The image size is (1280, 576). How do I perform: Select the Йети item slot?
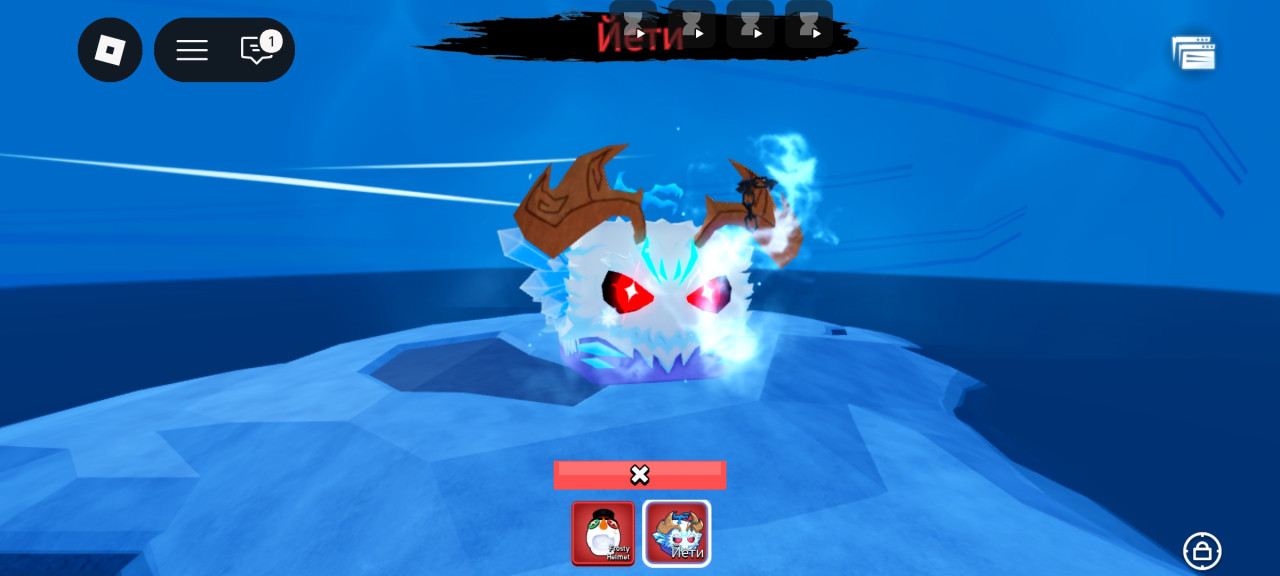click(x=677, y=533)
